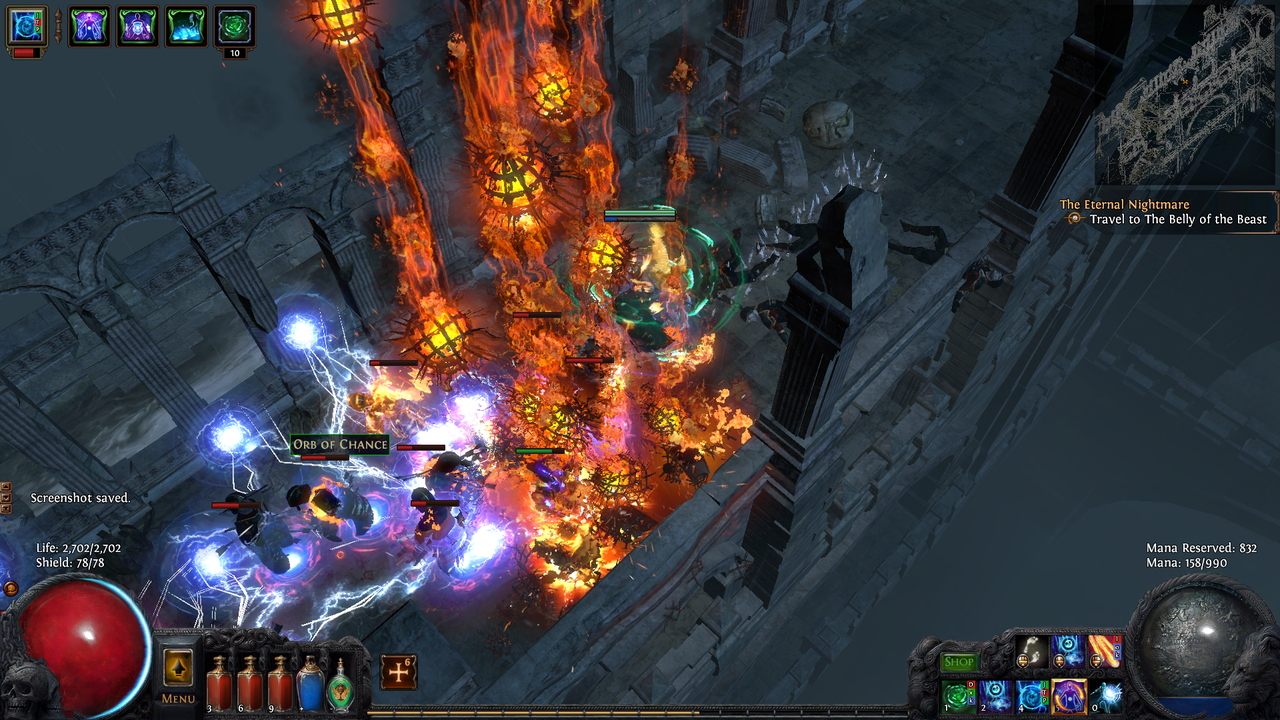Select the Flame Dash skill icon
1280x720 pixels.
1103,653
